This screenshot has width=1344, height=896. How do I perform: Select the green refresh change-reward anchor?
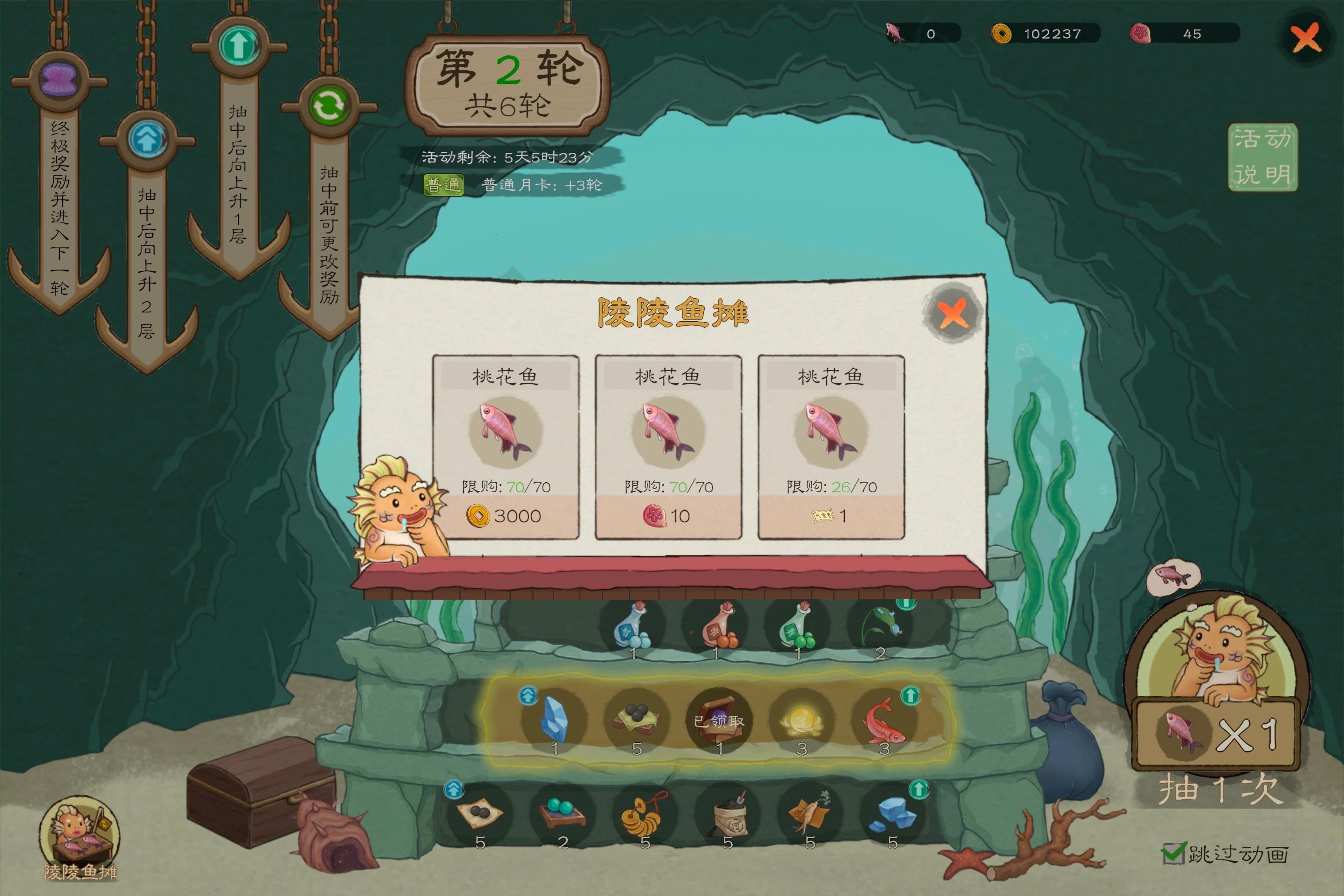point(329,106)
